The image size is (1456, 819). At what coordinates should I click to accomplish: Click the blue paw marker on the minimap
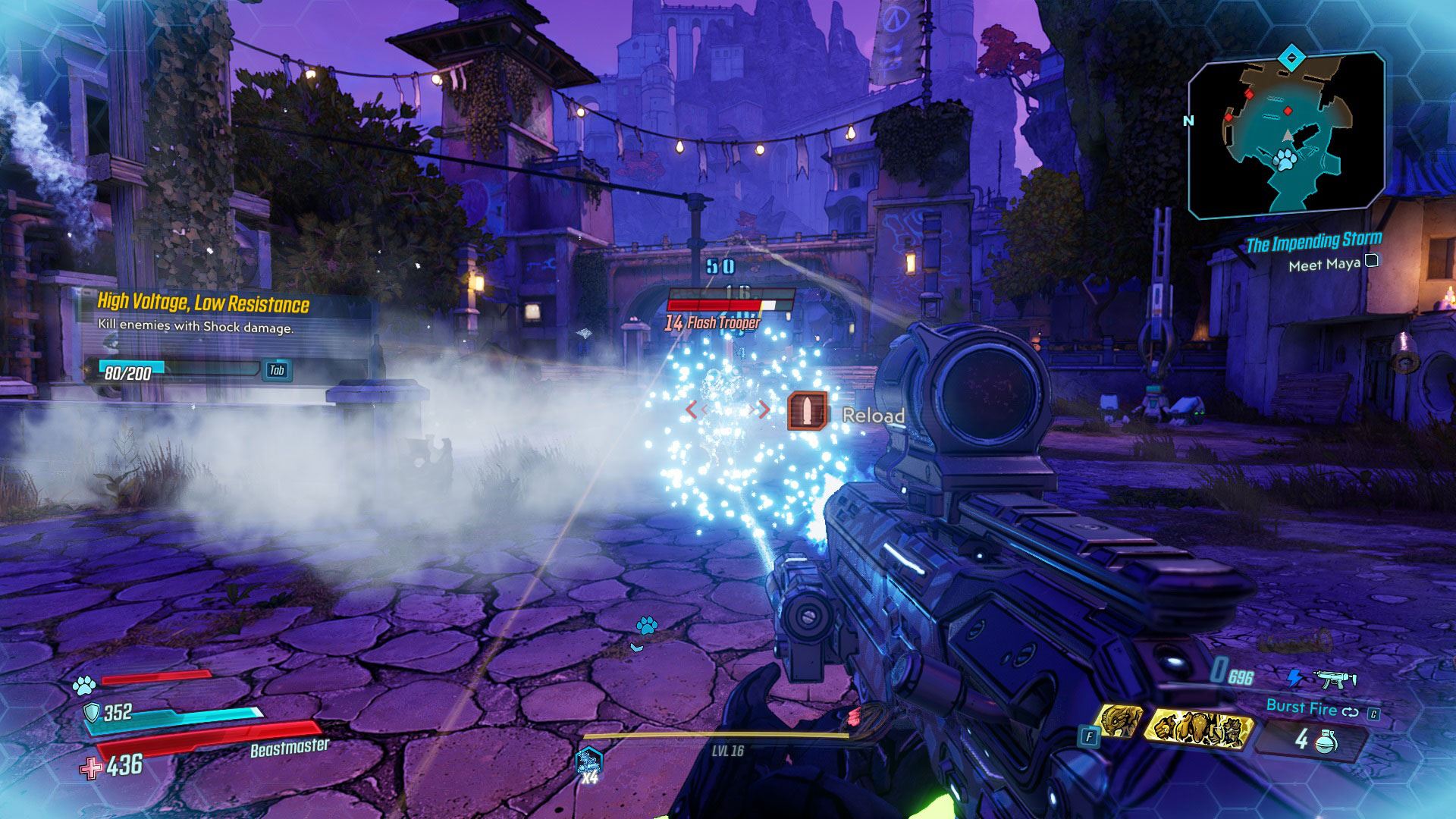pos(1284,160)
